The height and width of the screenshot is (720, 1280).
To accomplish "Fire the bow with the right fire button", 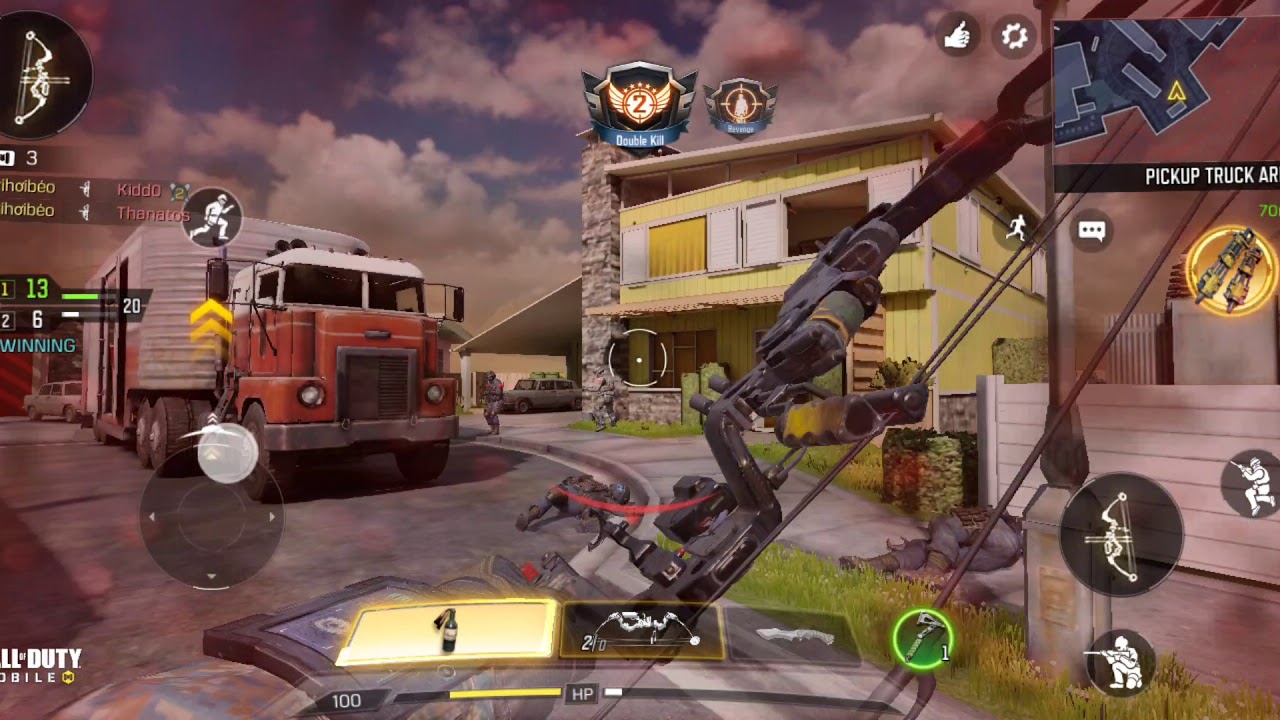I will (1121, 535).
